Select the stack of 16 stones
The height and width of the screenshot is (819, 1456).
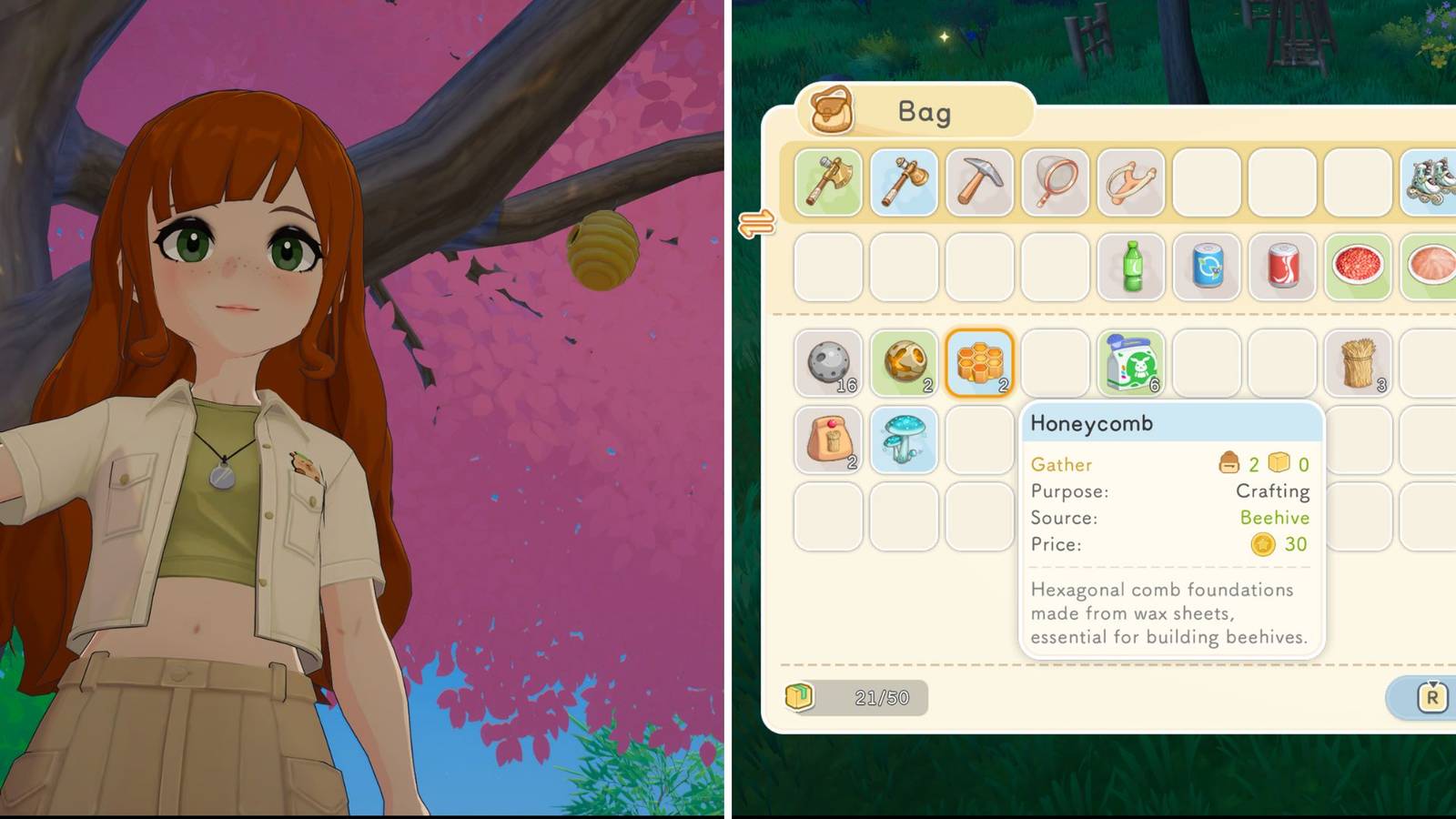click(828, 364)
